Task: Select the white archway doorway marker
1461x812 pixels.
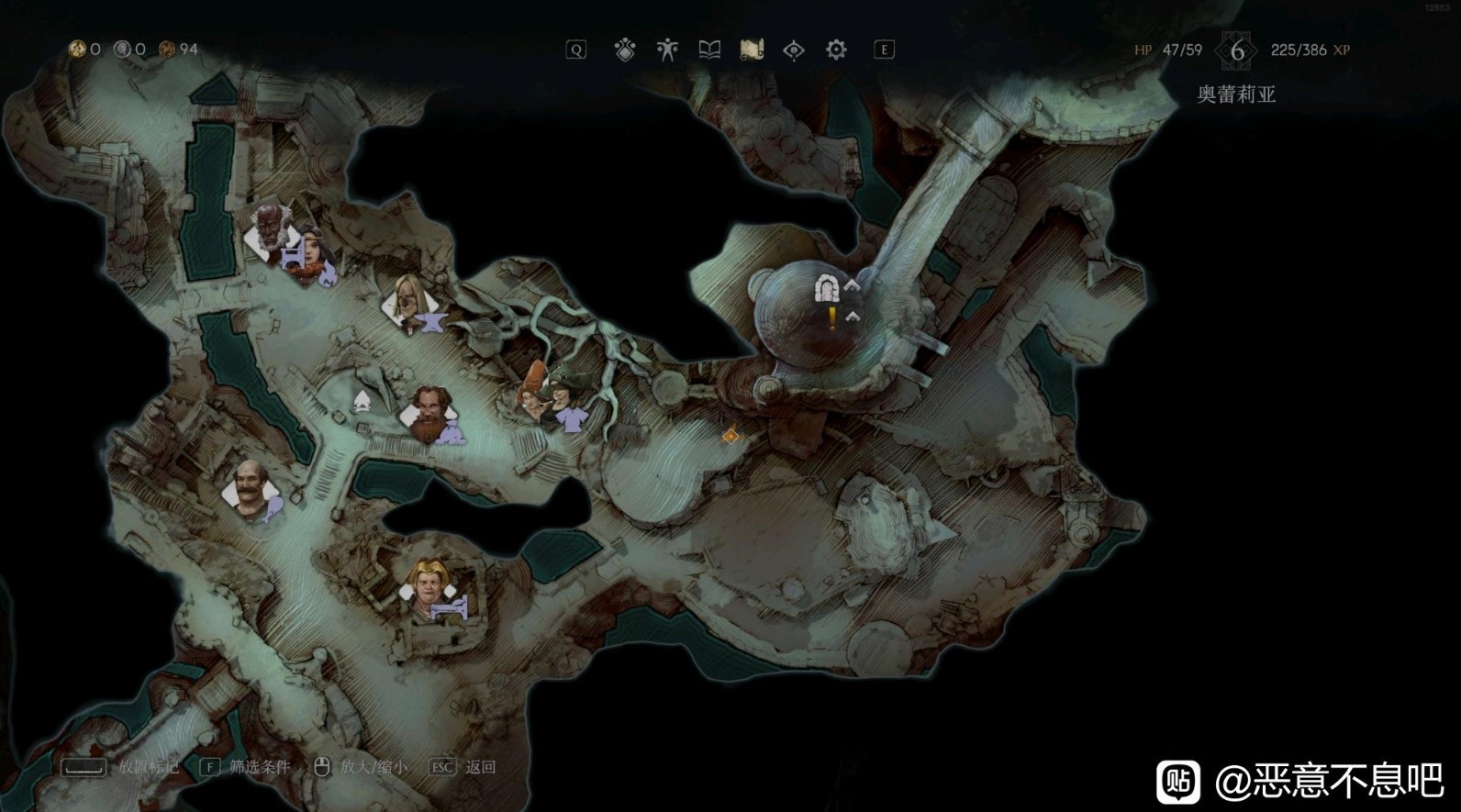Action: tap(827, 288)
